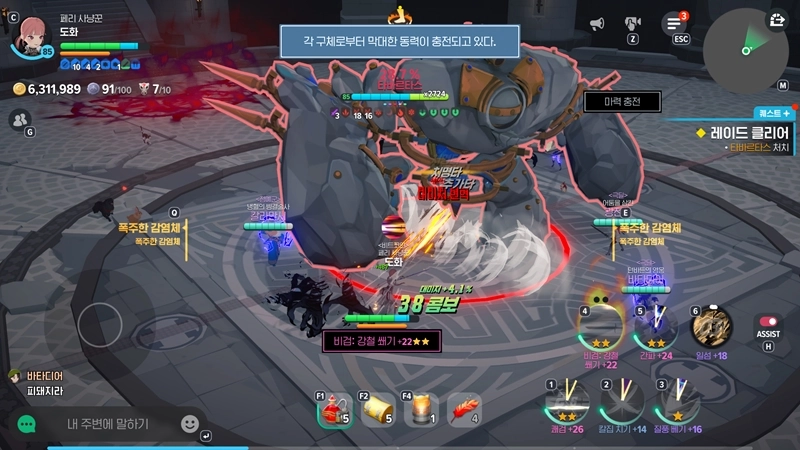Open the 도화 character portrait
This screenshot has height=450, width=800.
(x=29, y=32)
